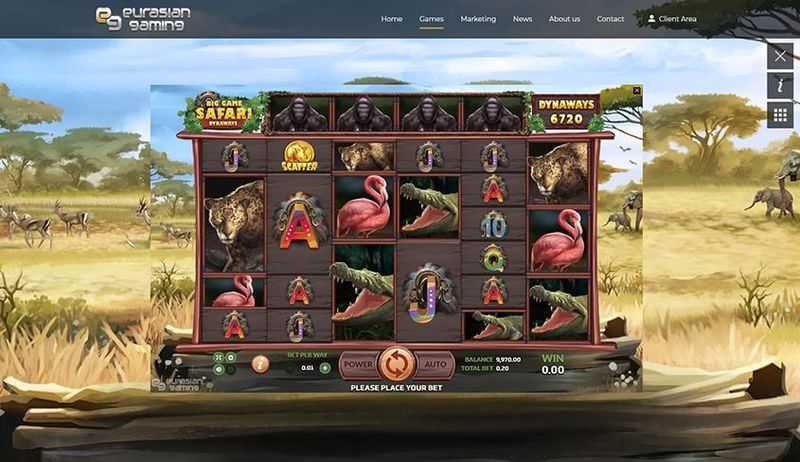This screenshot has width=800, height=462.
Task: Open the games grid menu button
Action: click(780, 115)
